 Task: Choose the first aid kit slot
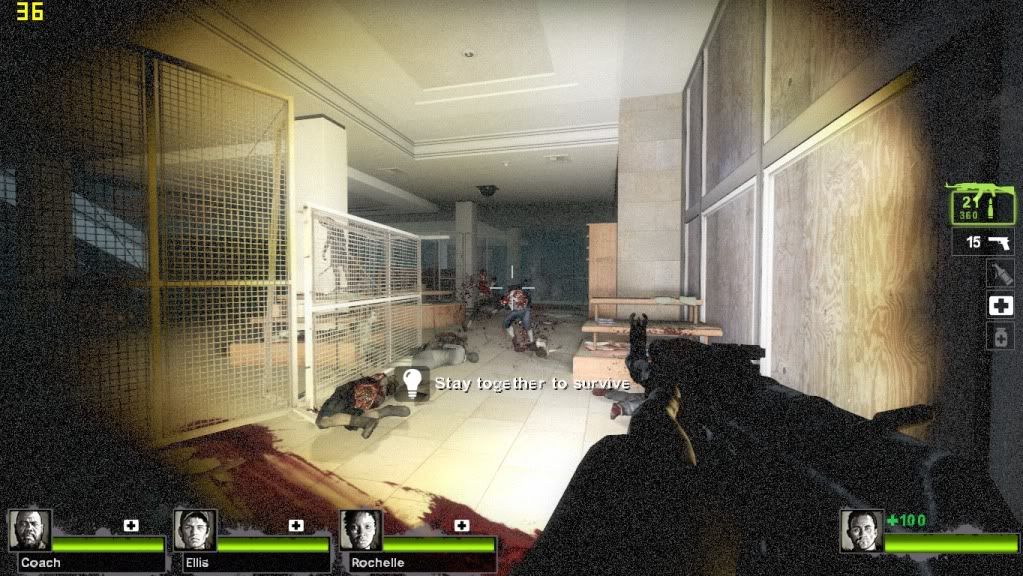[1000, 306]
